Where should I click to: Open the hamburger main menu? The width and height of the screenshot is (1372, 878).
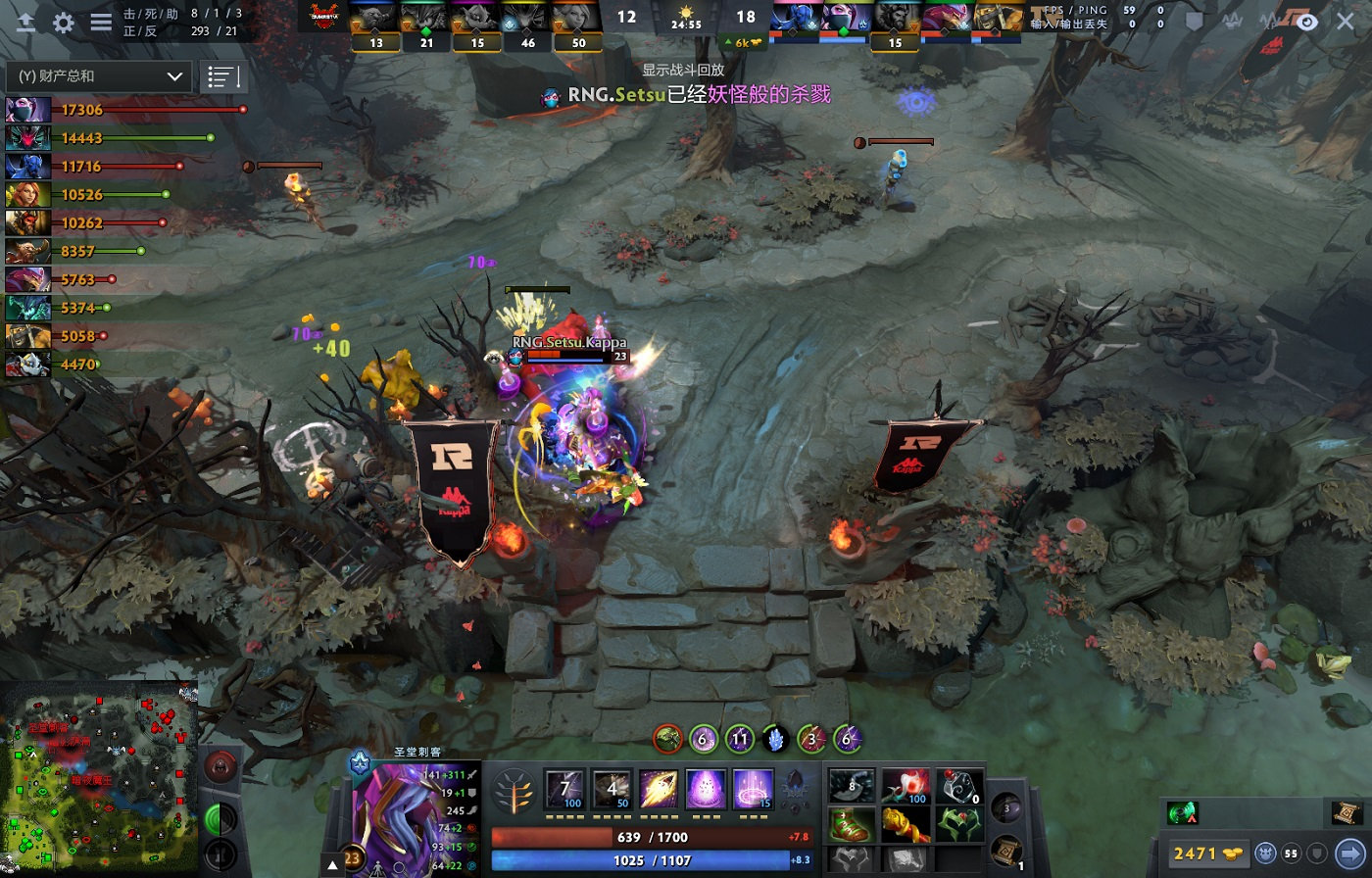click(x=101, y=23)
